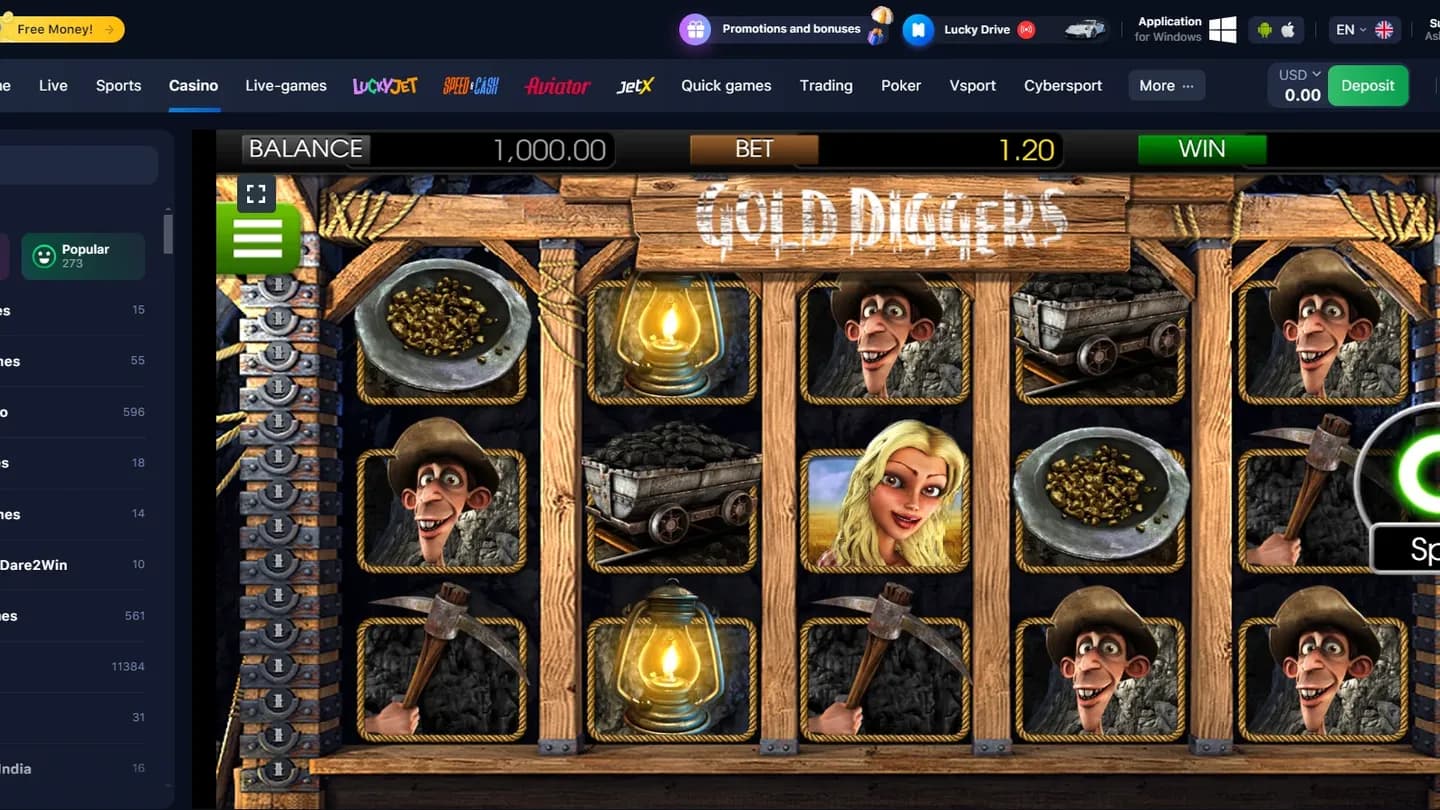Image resolution: width=1440 pixels, height=810 pixels.
Task: Click the LuckyJet colorful logo
Action: pos(384,86)
